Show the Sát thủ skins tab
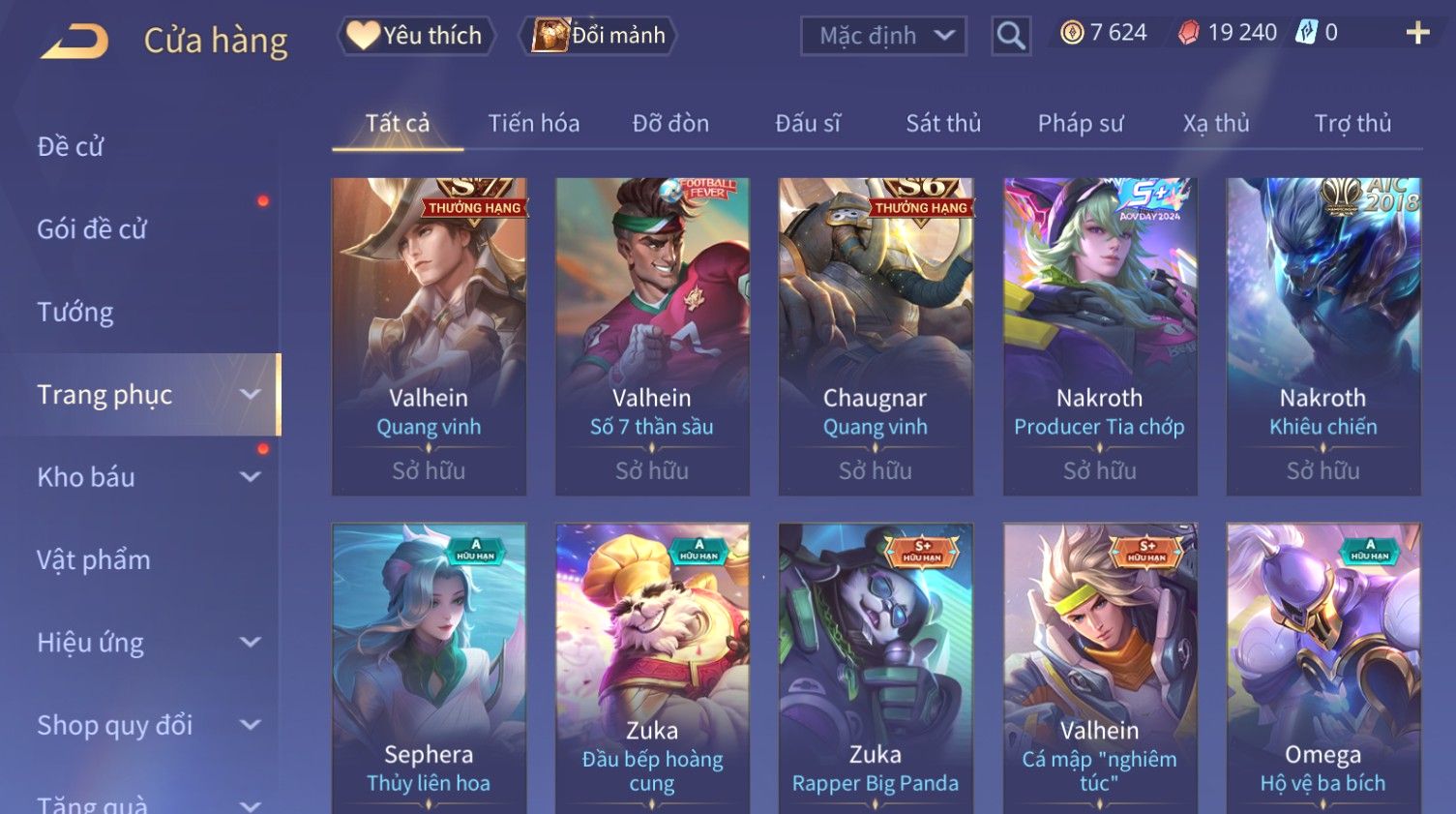Image resolution: width=1456 pixels, height=814 pixels. 942,124
